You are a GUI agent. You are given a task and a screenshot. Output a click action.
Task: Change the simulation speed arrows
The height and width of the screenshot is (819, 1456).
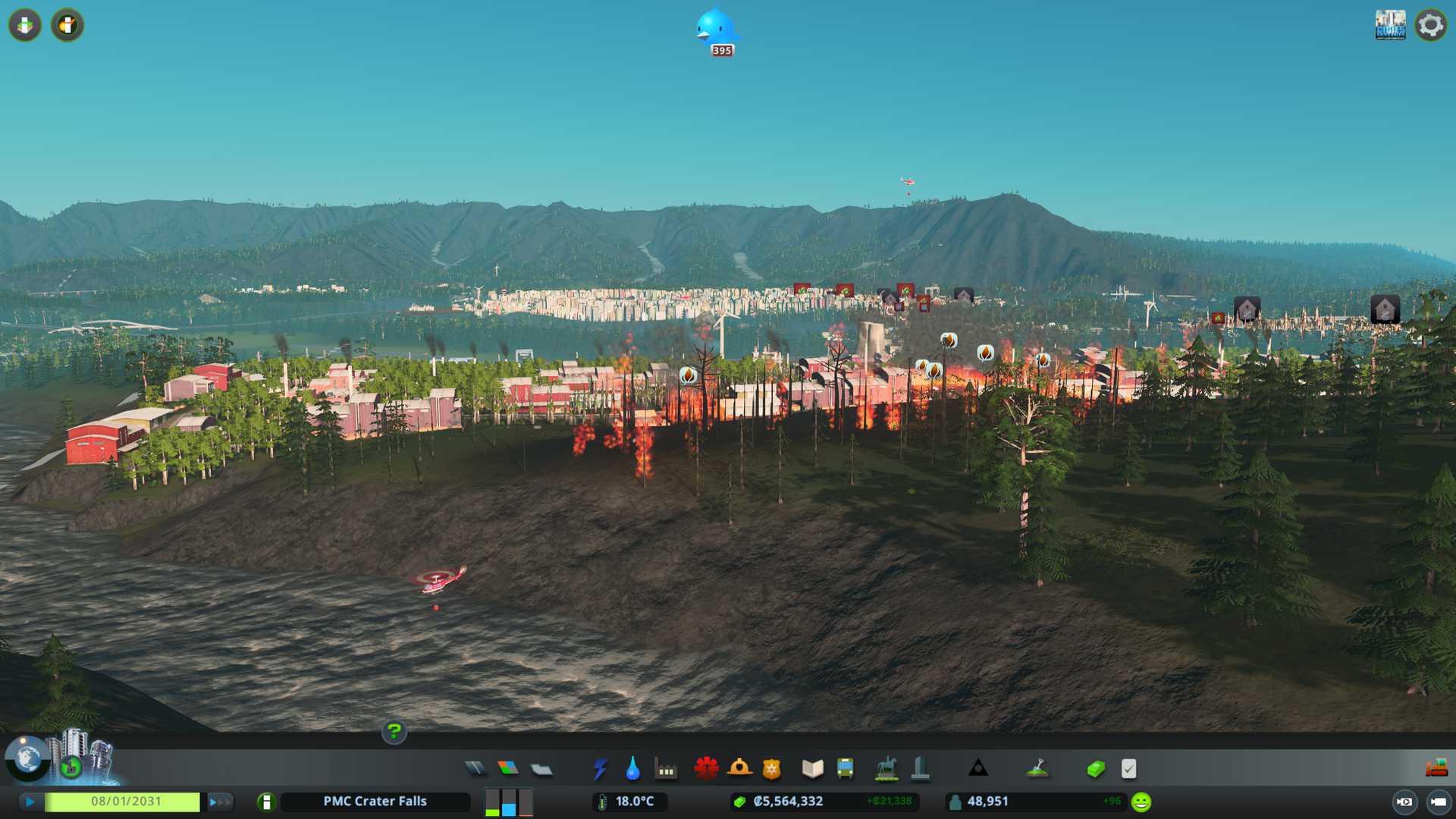(220, 802)
